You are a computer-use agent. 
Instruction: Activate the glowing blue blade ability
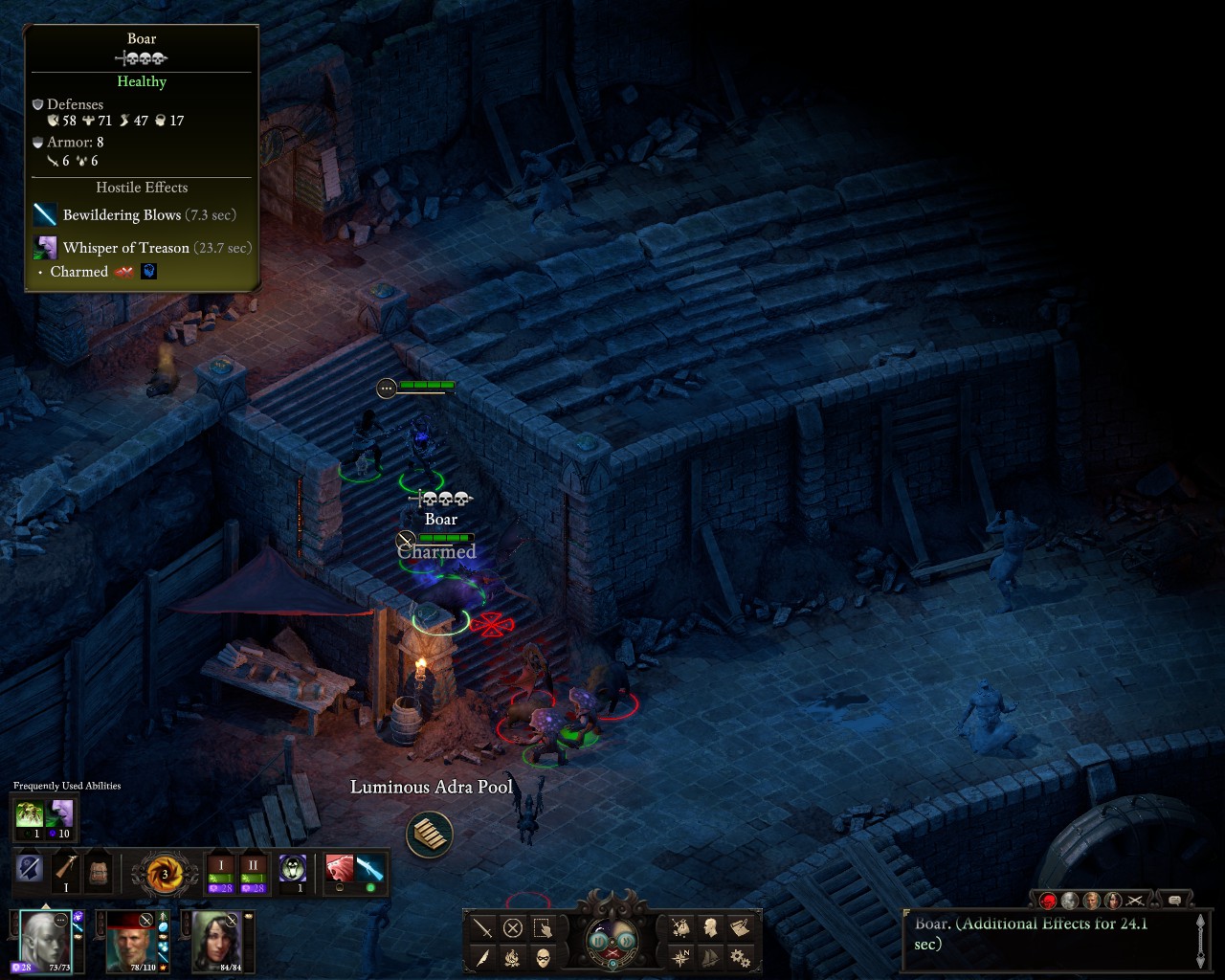370,870
